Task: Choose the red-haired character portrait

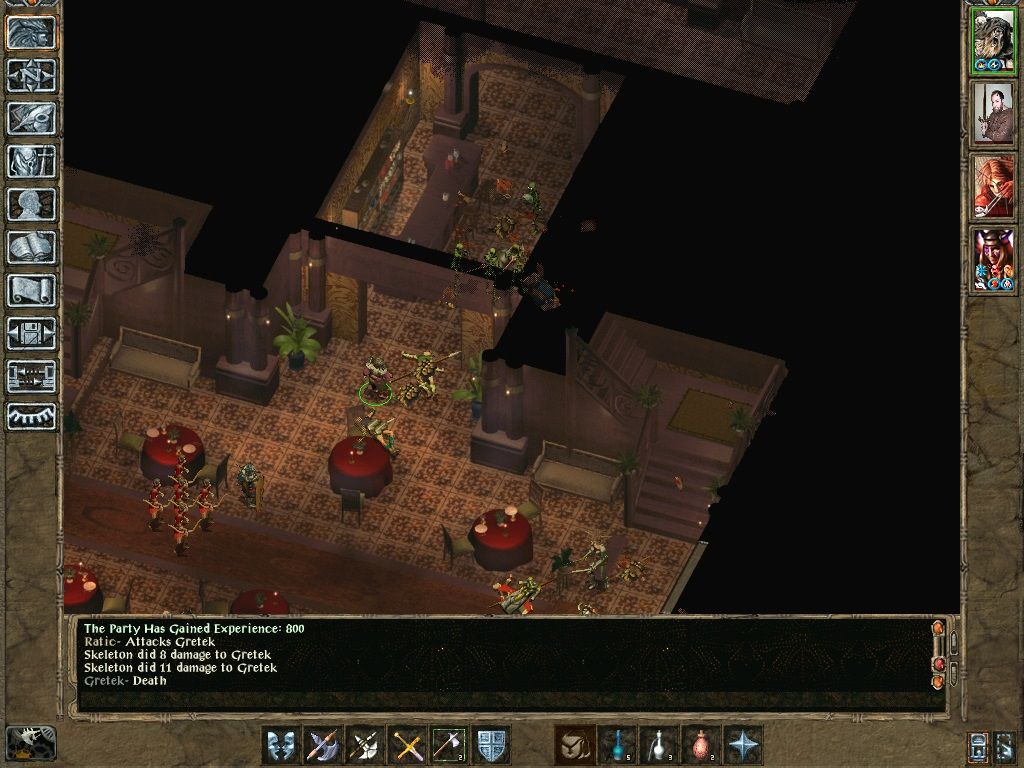Action: point(993,186)
